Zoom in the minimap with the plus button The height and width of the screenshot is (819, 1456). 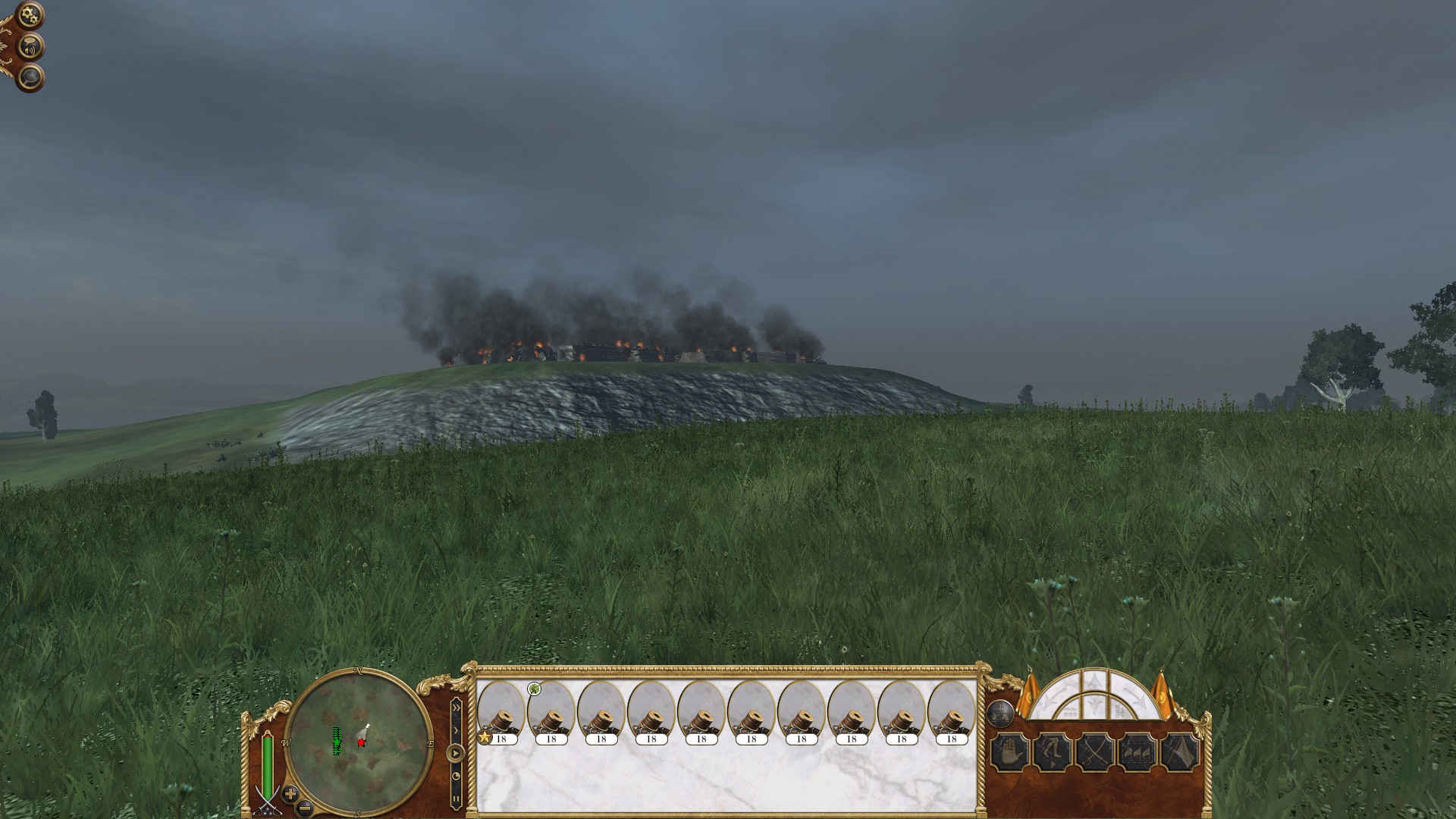[290, 794]
